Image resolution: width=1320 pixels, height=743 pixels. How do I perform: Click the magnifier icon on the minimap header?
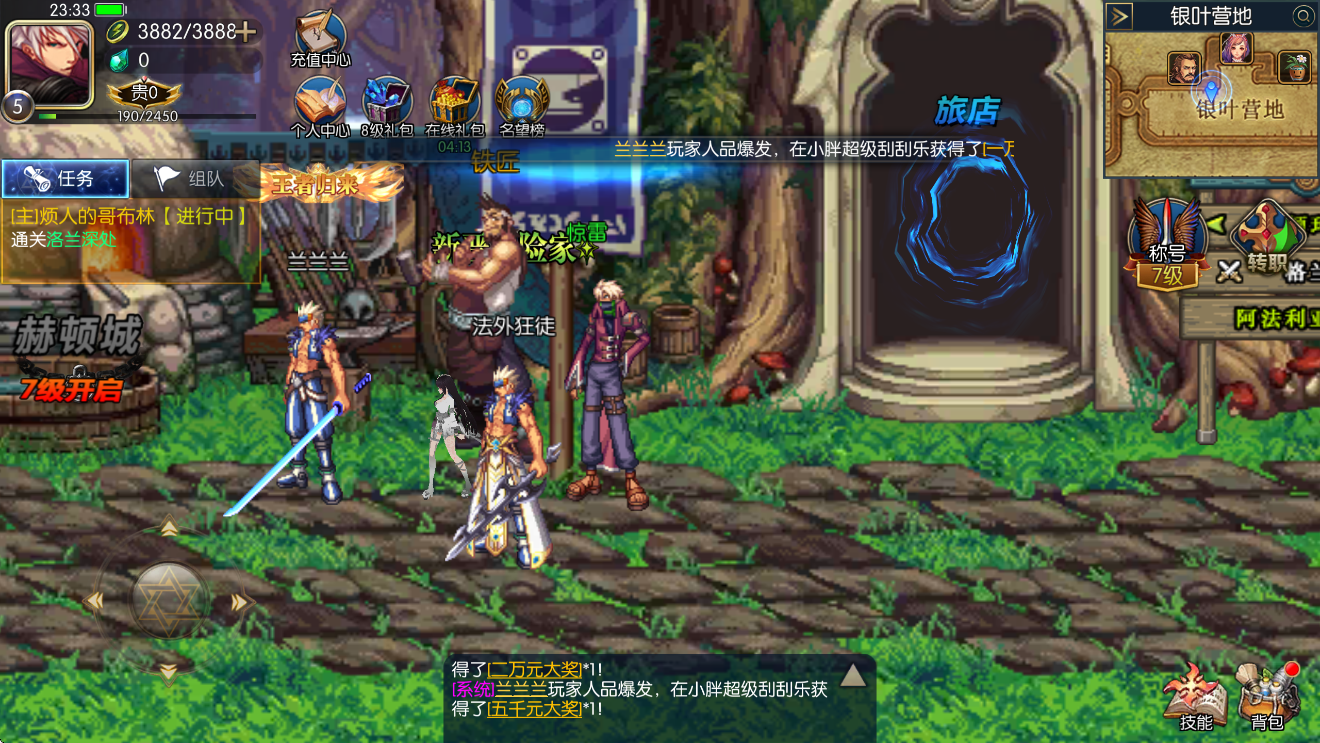click(1302, 16)
